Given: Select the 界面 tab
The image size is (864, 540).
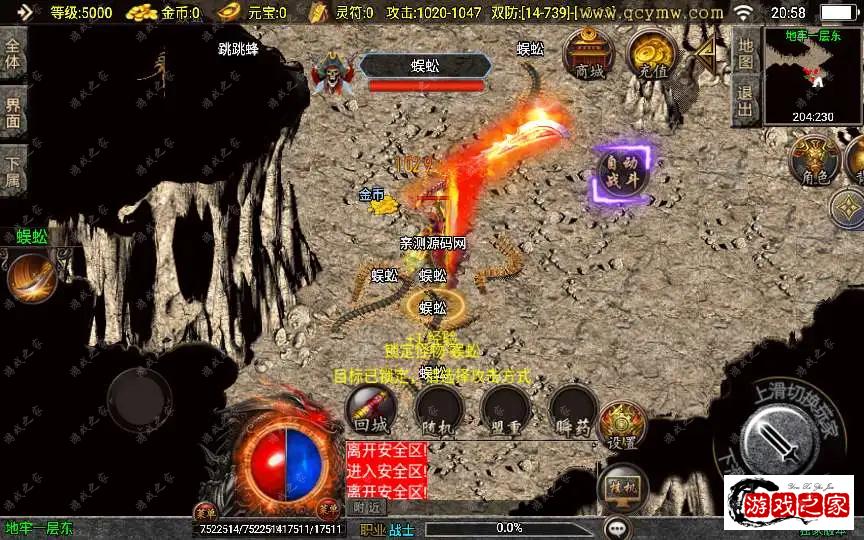Looking at the screenshot, I should [x=13, y=112].
